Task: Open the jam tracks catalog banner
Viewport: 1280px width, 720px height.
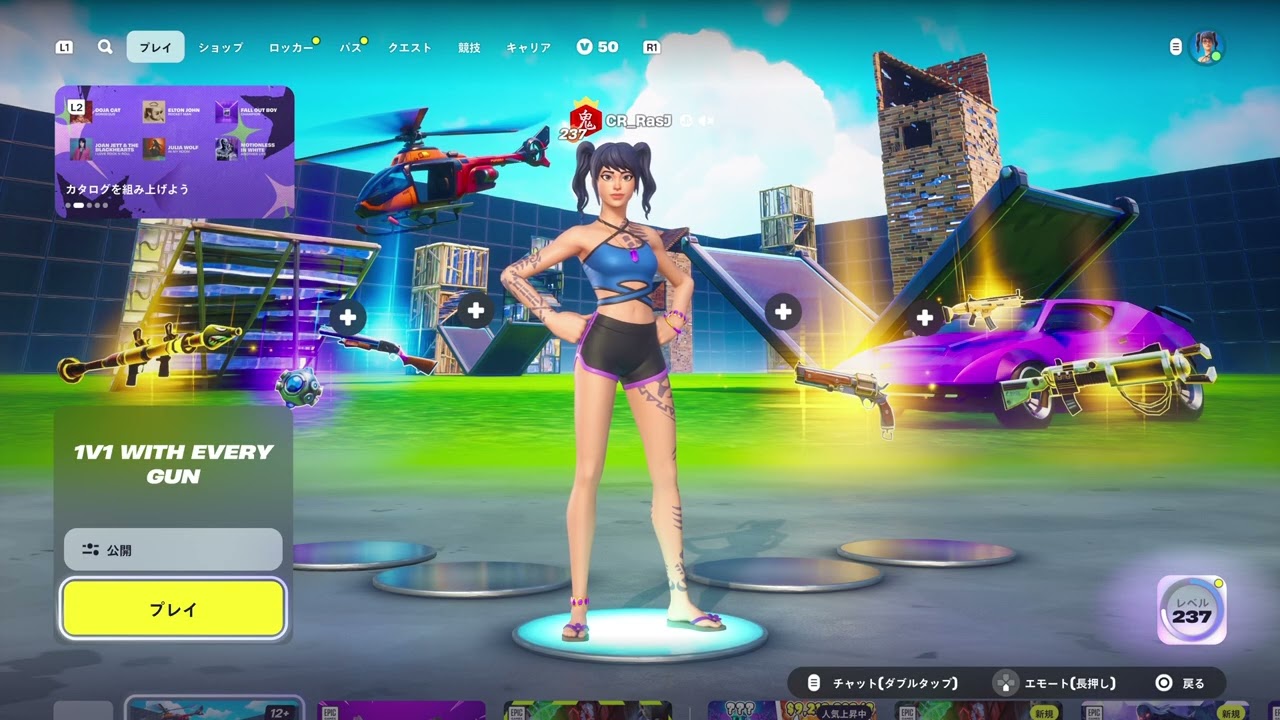Action: pos(174,151)
